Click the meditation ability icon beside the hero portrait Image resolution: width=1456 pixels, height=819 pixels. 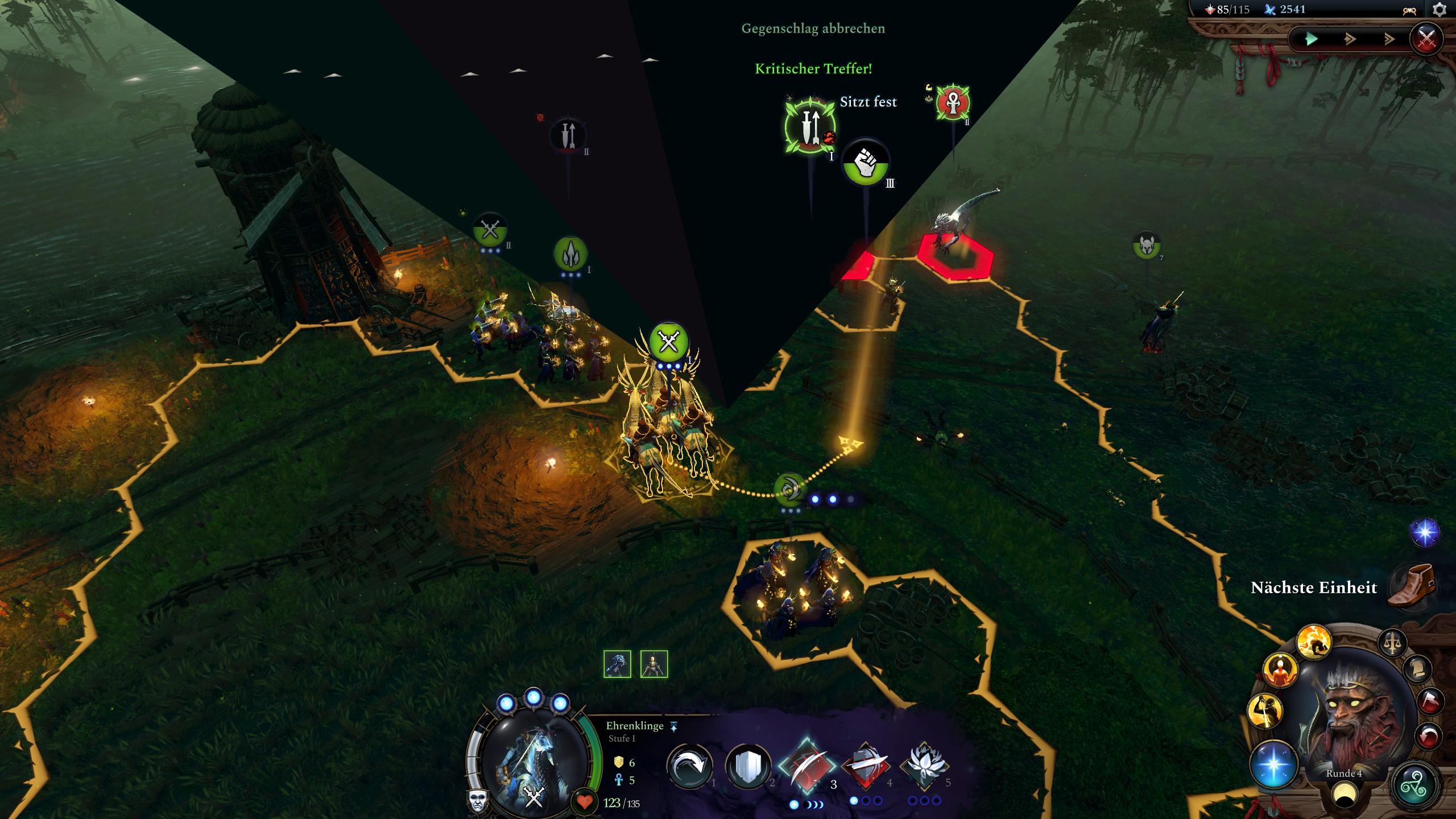pyautogui.click(x=1279, y=670)
